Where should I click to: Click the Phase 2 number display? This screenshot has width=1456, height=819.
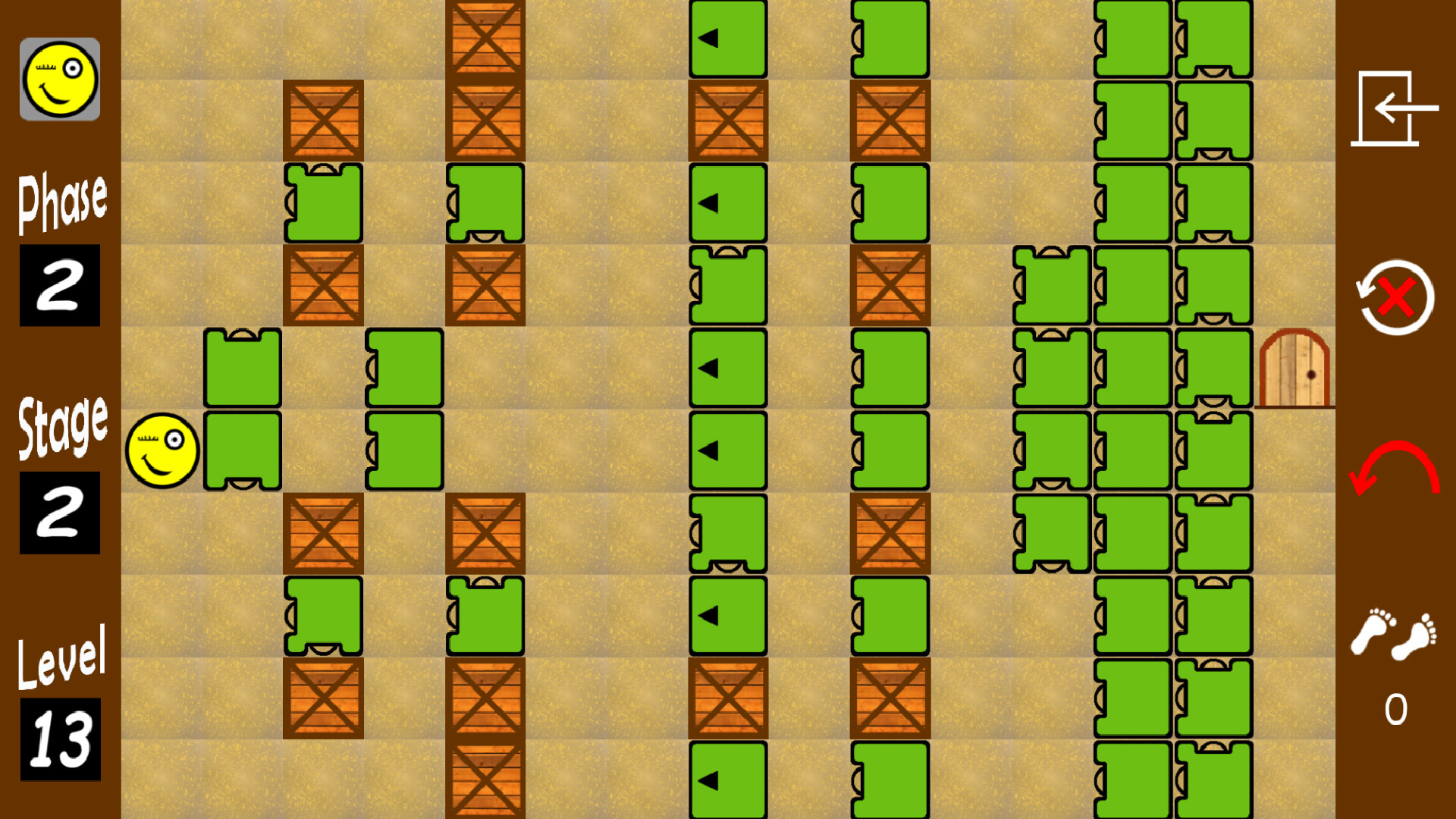[61, 284]
